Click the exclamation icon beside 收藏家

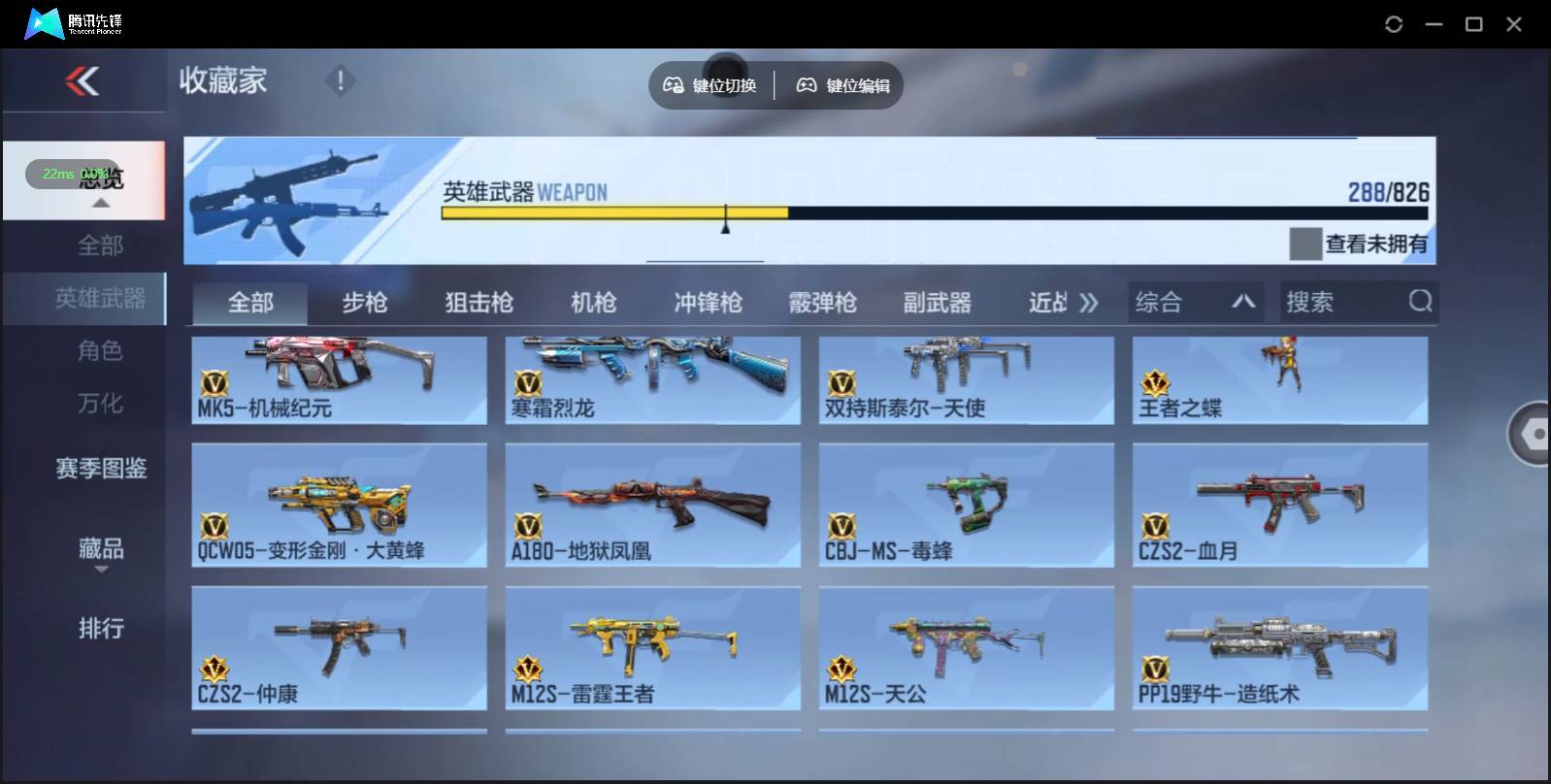click(341, 82)
